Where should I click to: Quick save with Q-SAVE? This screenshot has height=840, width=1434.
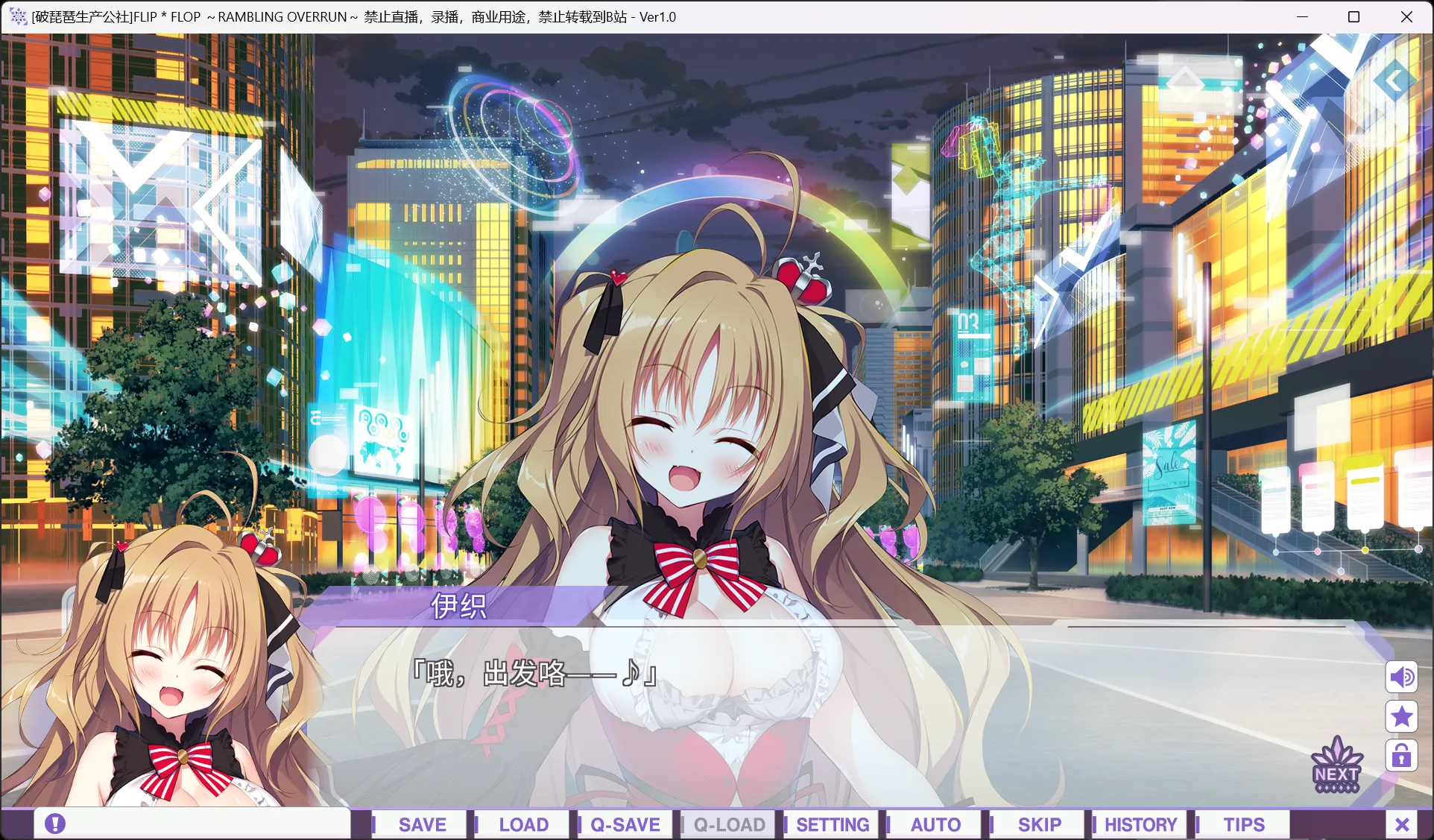click(625, 824)
